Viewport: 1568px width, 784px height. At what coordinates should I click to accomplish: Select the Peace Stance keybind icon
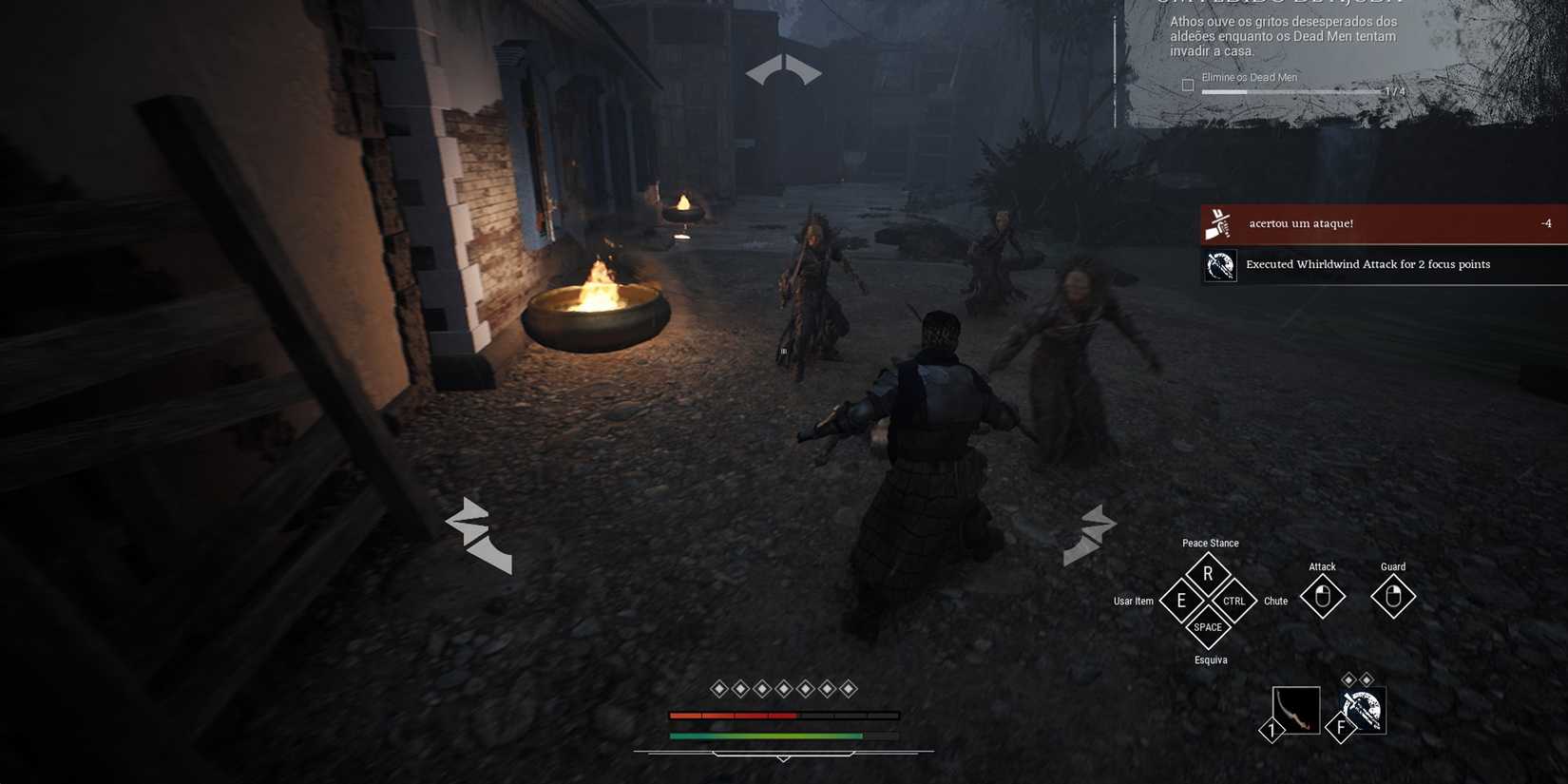tap(1209, 573)
